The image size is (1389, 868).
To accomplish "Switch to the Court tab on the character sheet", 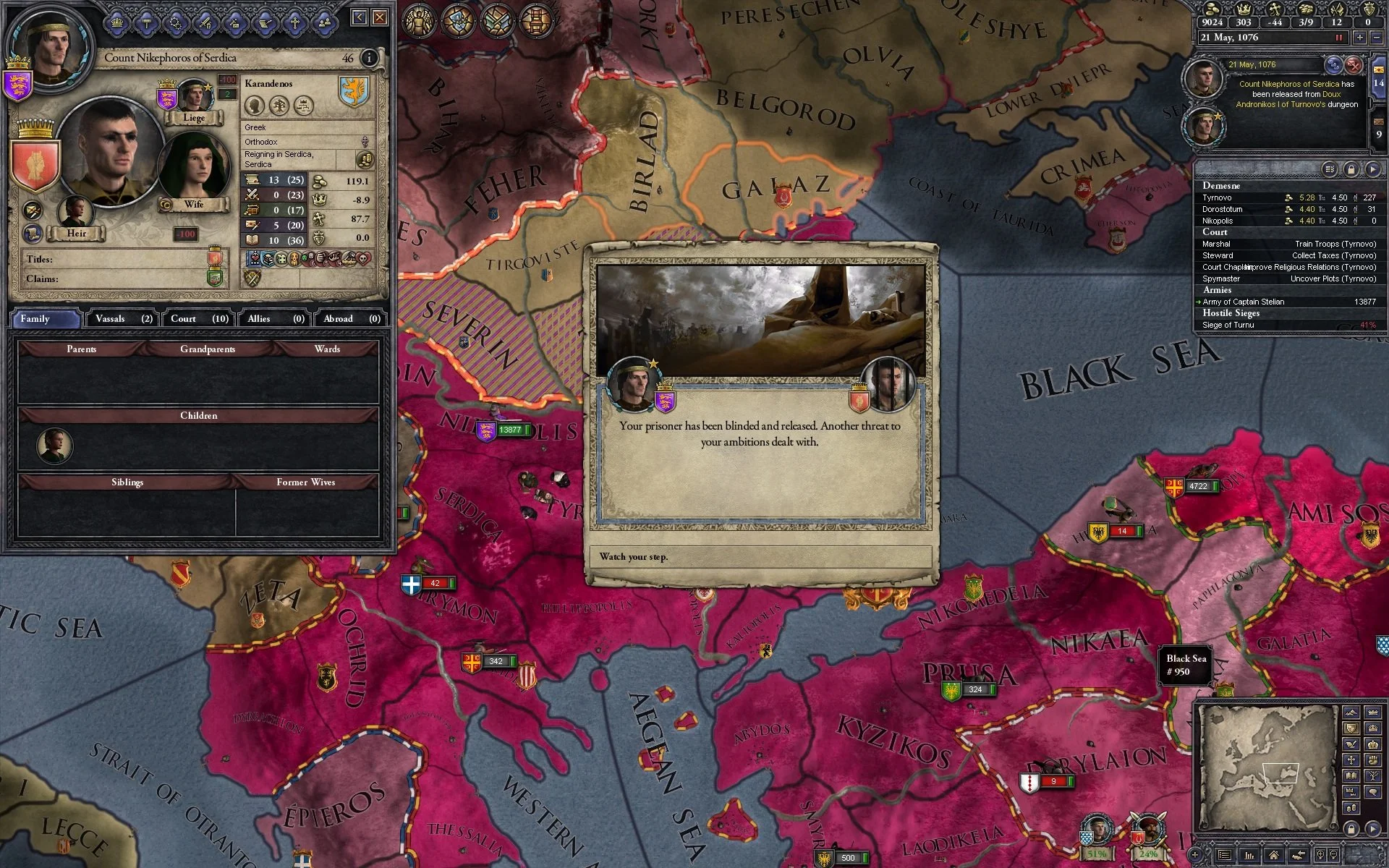I will pyautogui.click(x=196, y=318).
